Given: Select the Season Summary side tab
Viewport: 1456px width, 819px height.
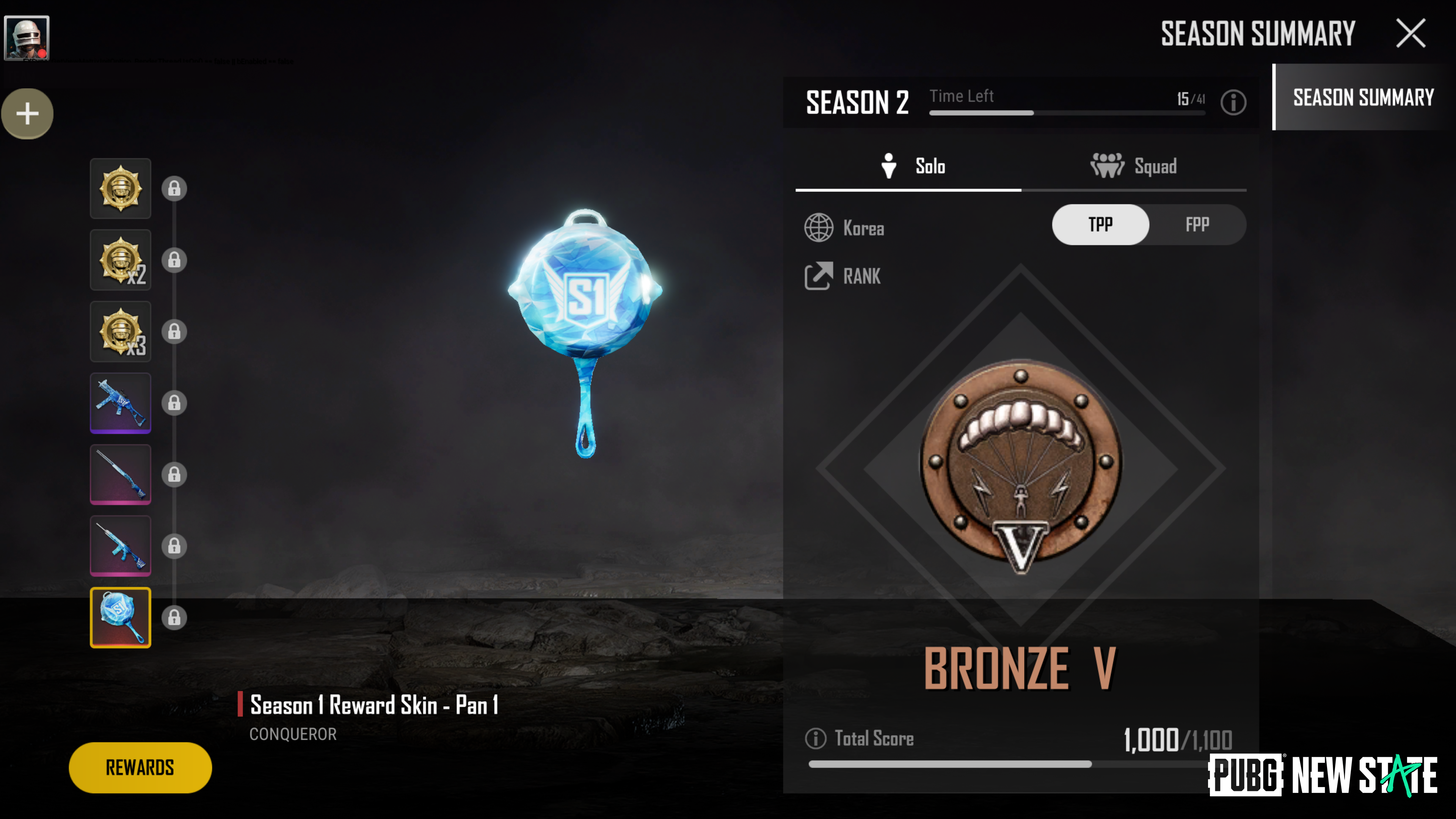Looking at the screenshot, I should 1363,97.
